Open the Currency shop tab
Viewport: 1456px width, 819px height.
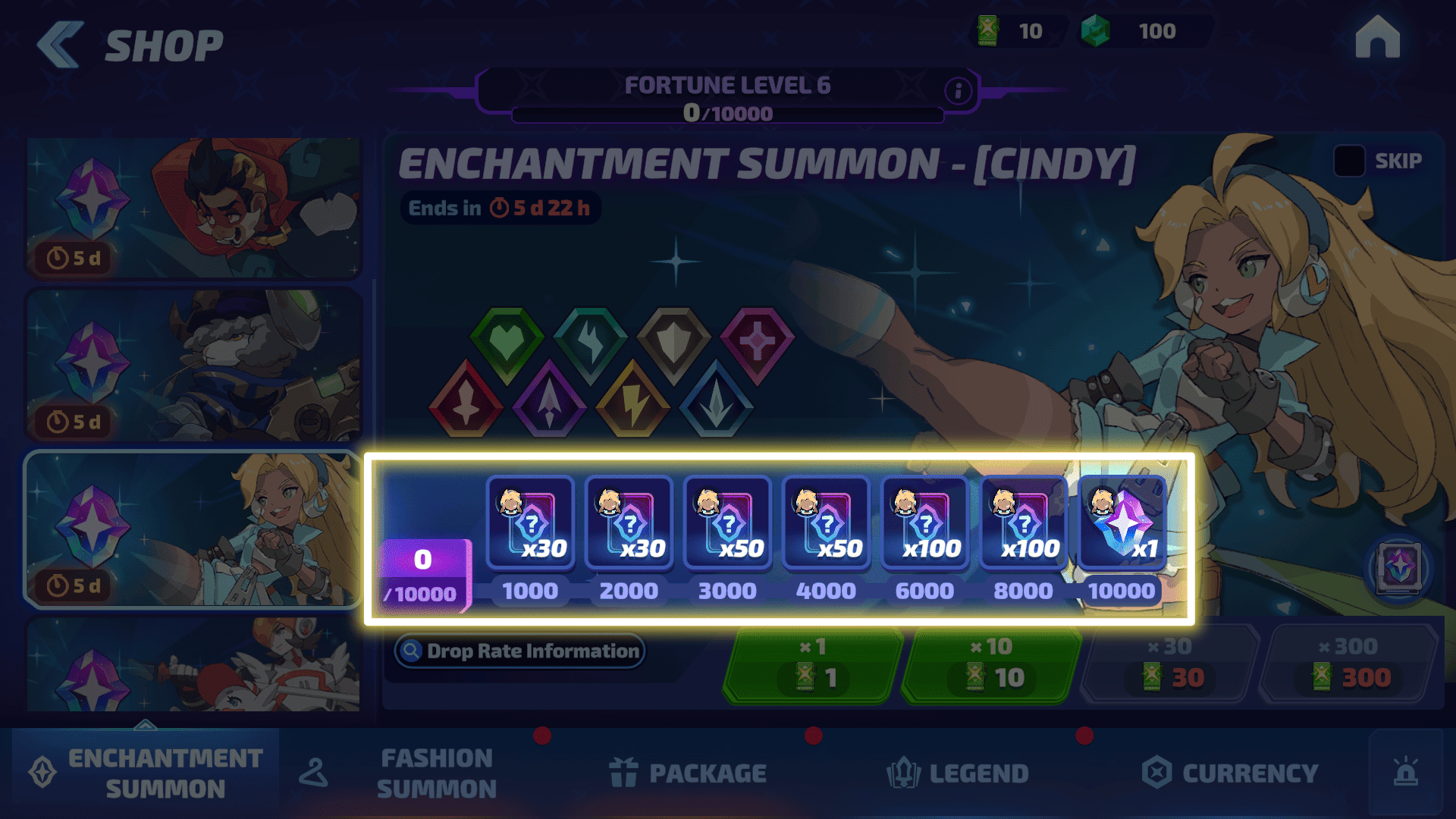pos(1230,773)
